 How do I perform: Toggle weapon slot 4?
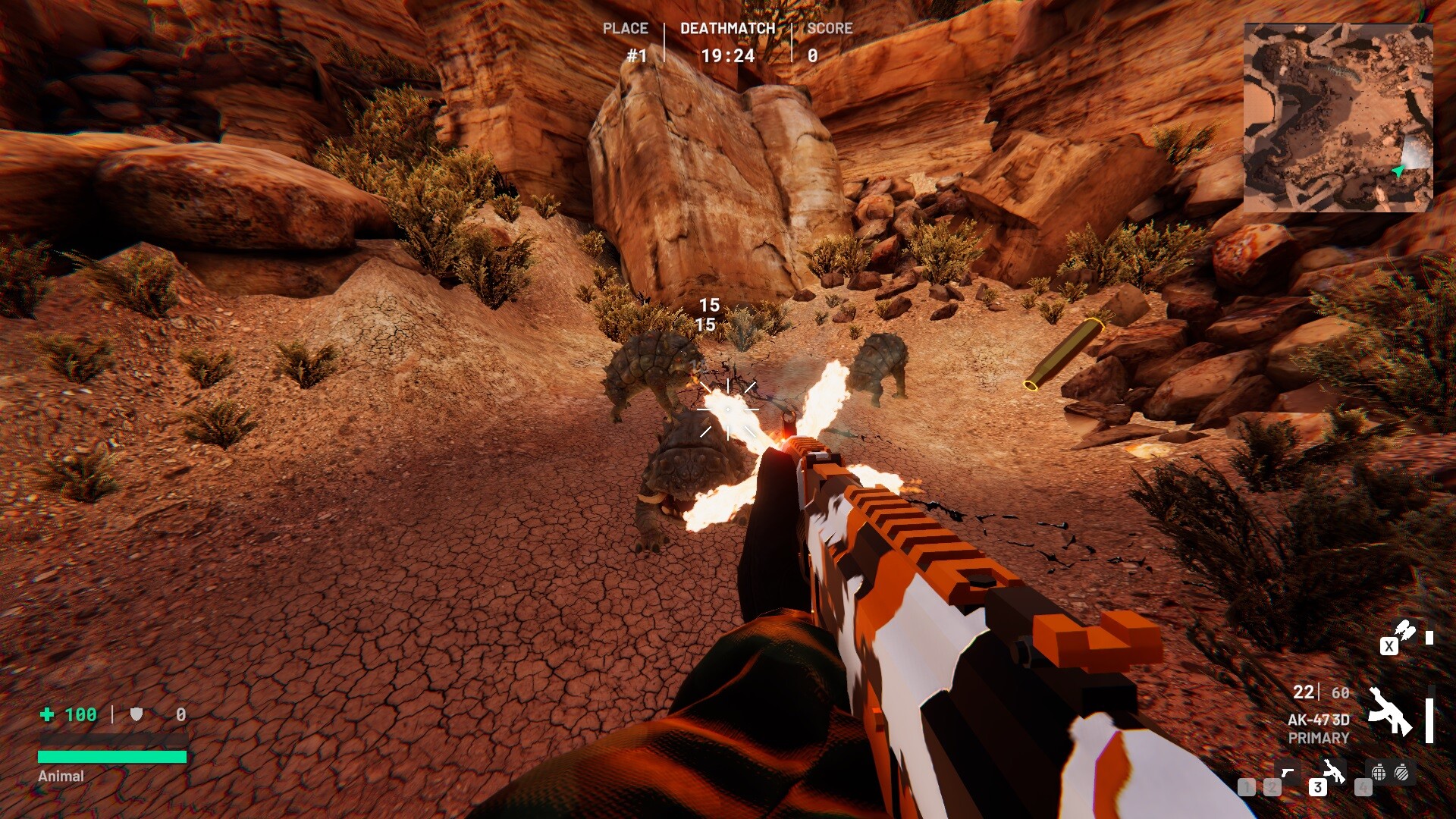(1363, 788)
